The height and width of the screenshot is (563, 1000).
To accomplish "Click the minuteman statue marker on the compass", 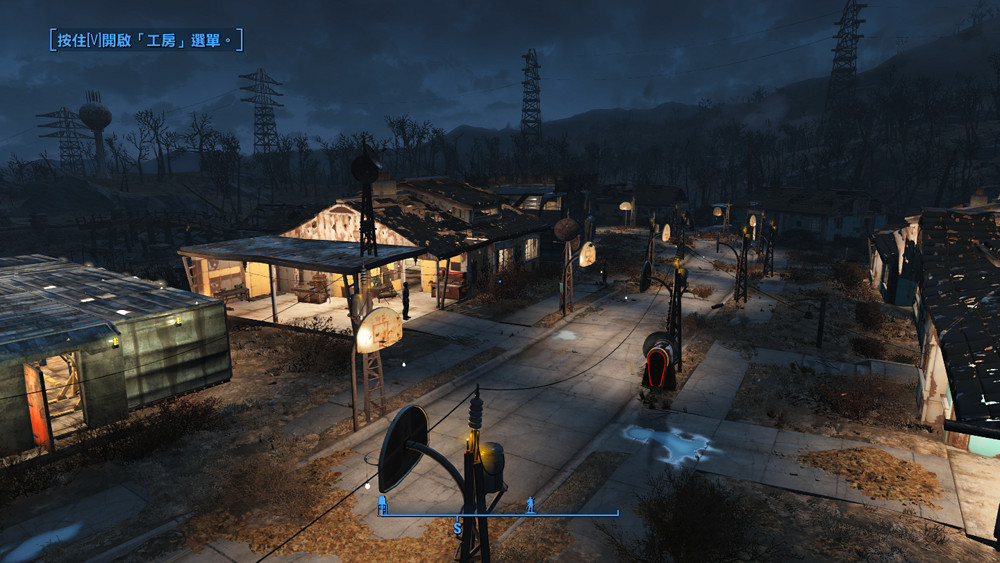I will click(x=532, y=505).
